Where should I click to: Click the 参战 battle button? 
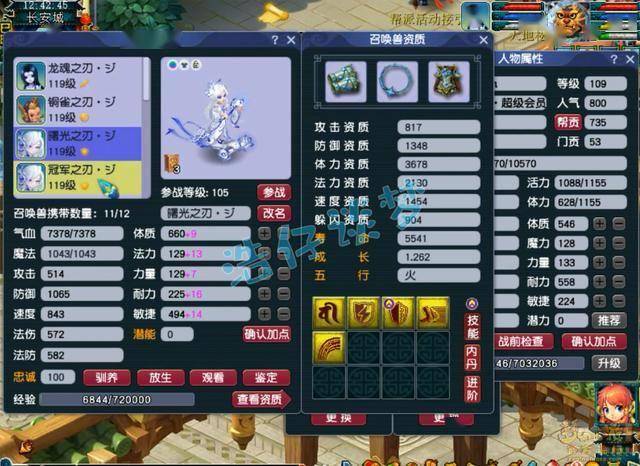[273, 192]
